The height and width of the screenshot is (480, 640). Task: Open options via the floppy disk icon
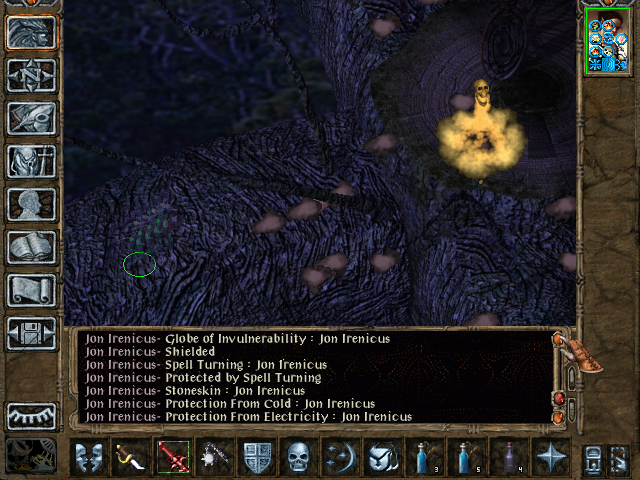(x=30, y=334)
